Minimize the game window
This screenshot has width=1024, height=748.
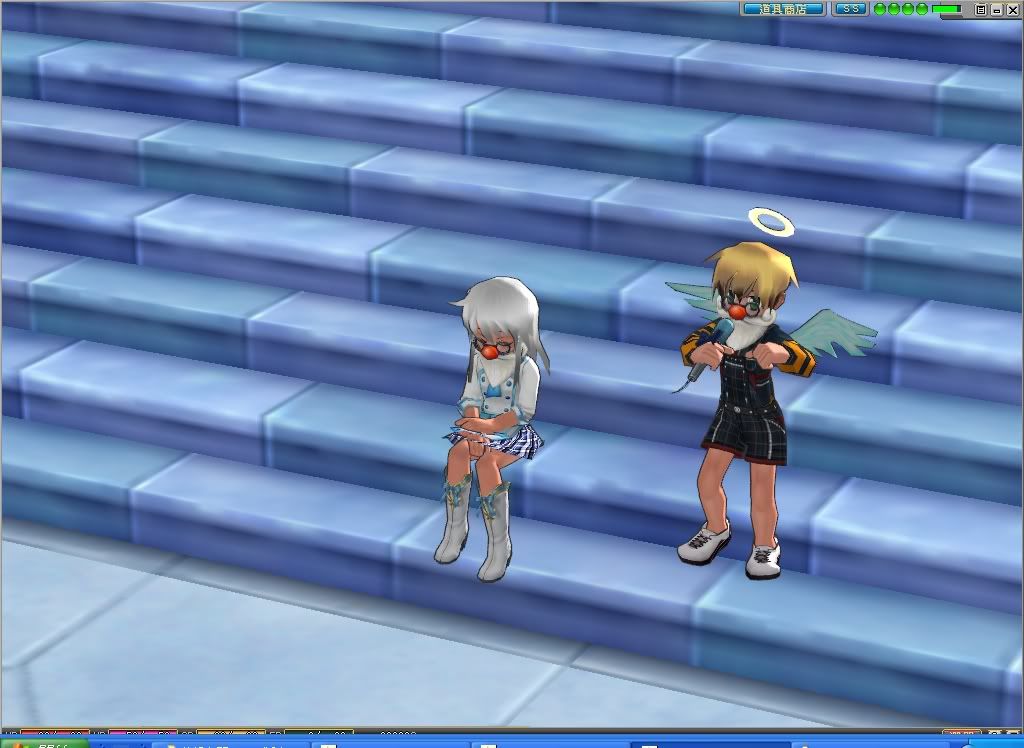996,9
